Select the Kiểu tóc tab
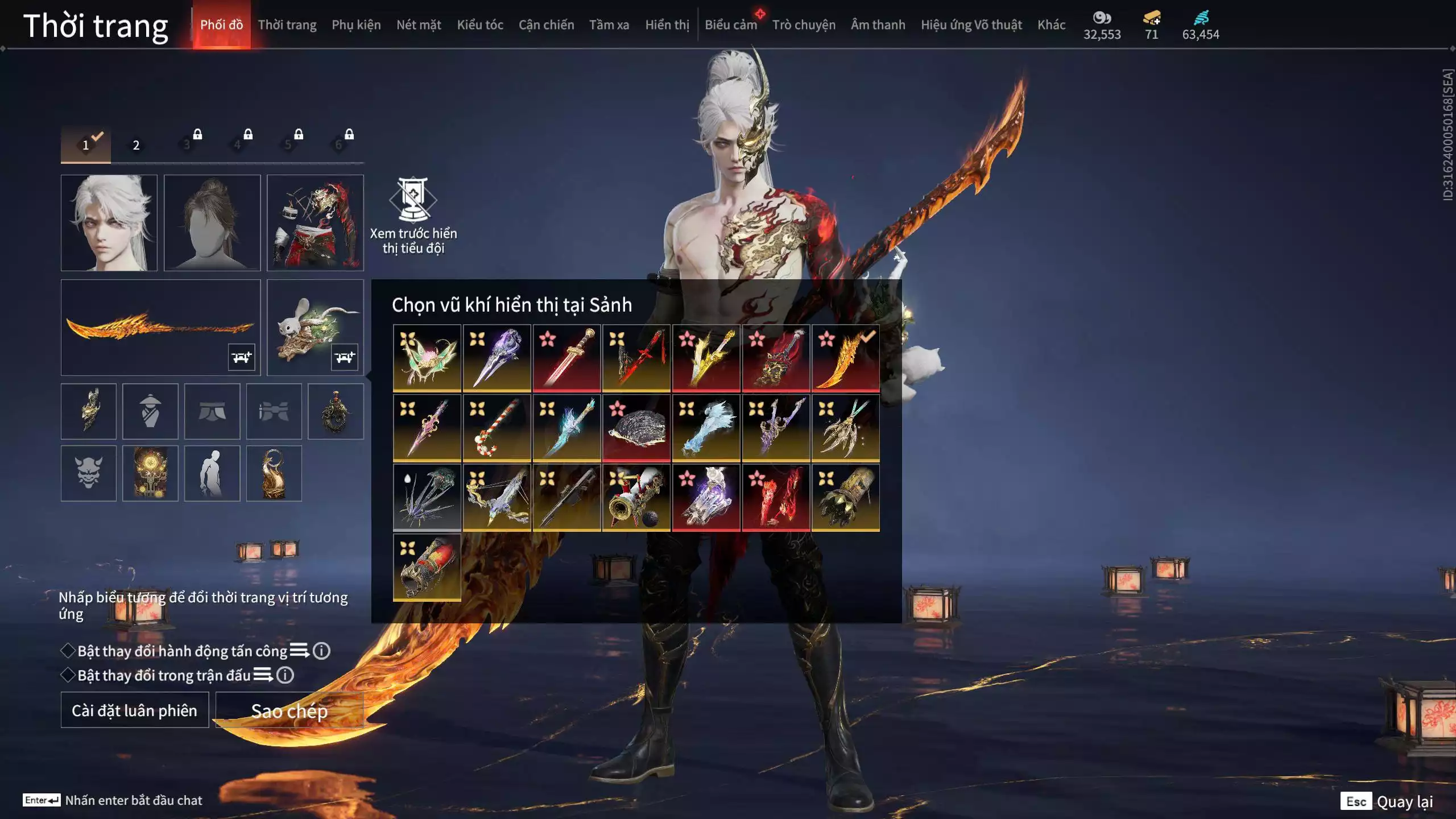Screen dimensions: 1456x819 pos(480,25)
